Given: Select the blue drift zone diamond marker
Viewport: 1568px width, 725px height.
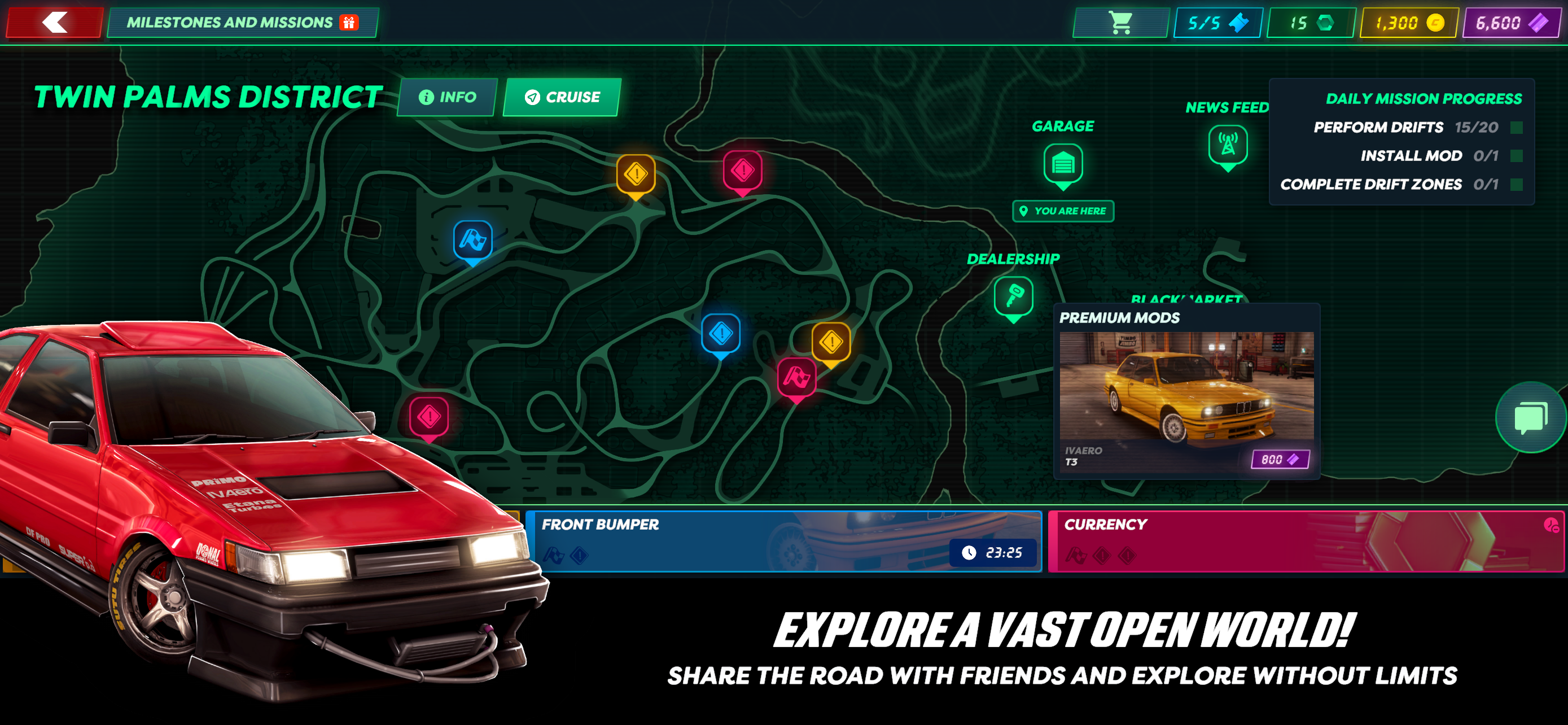Looking at the screenshot, I should pyautogui.click(x=721, y=334).
